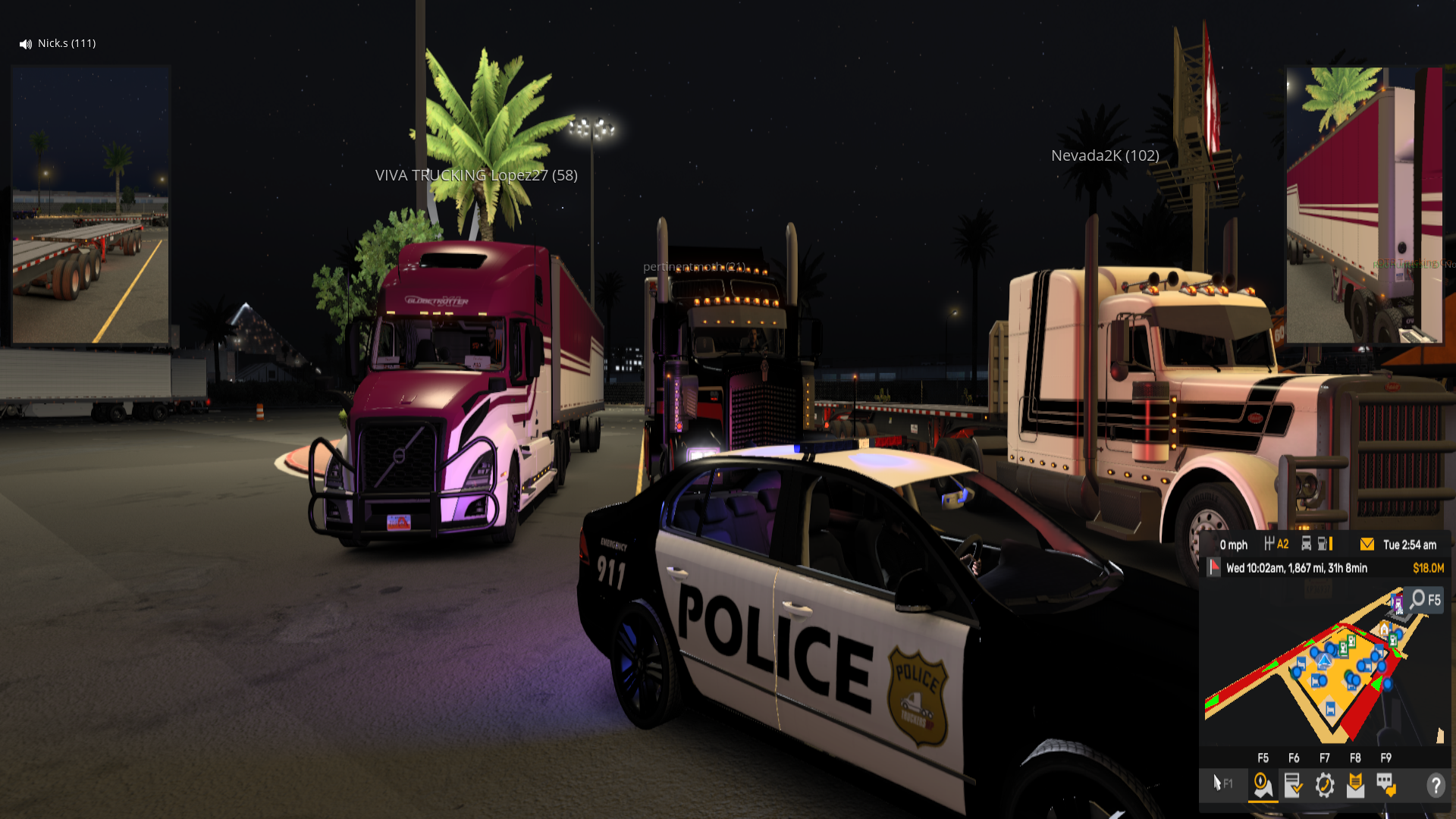Open the yellow new-mail envelope notification
The image size is (1456, 819).
[1367, 544]
